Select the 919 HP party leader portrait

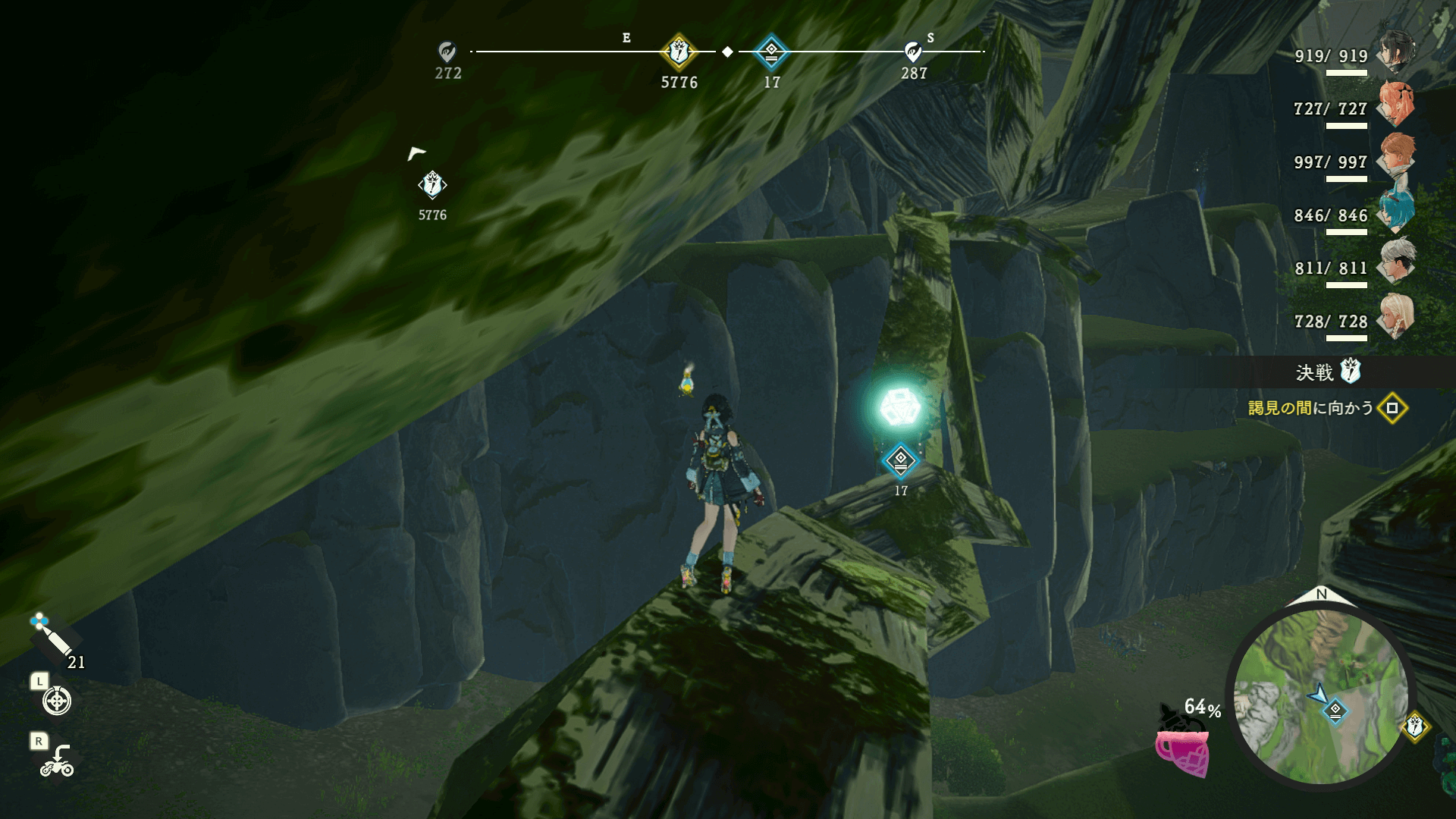1396,51
